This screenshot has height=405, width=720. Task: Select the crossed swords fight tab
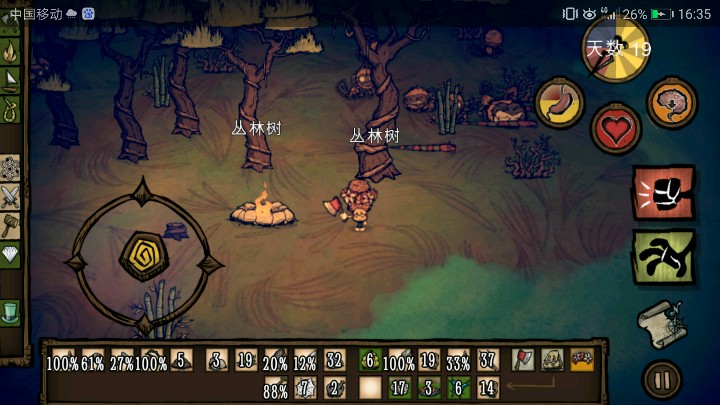(11, 196)
